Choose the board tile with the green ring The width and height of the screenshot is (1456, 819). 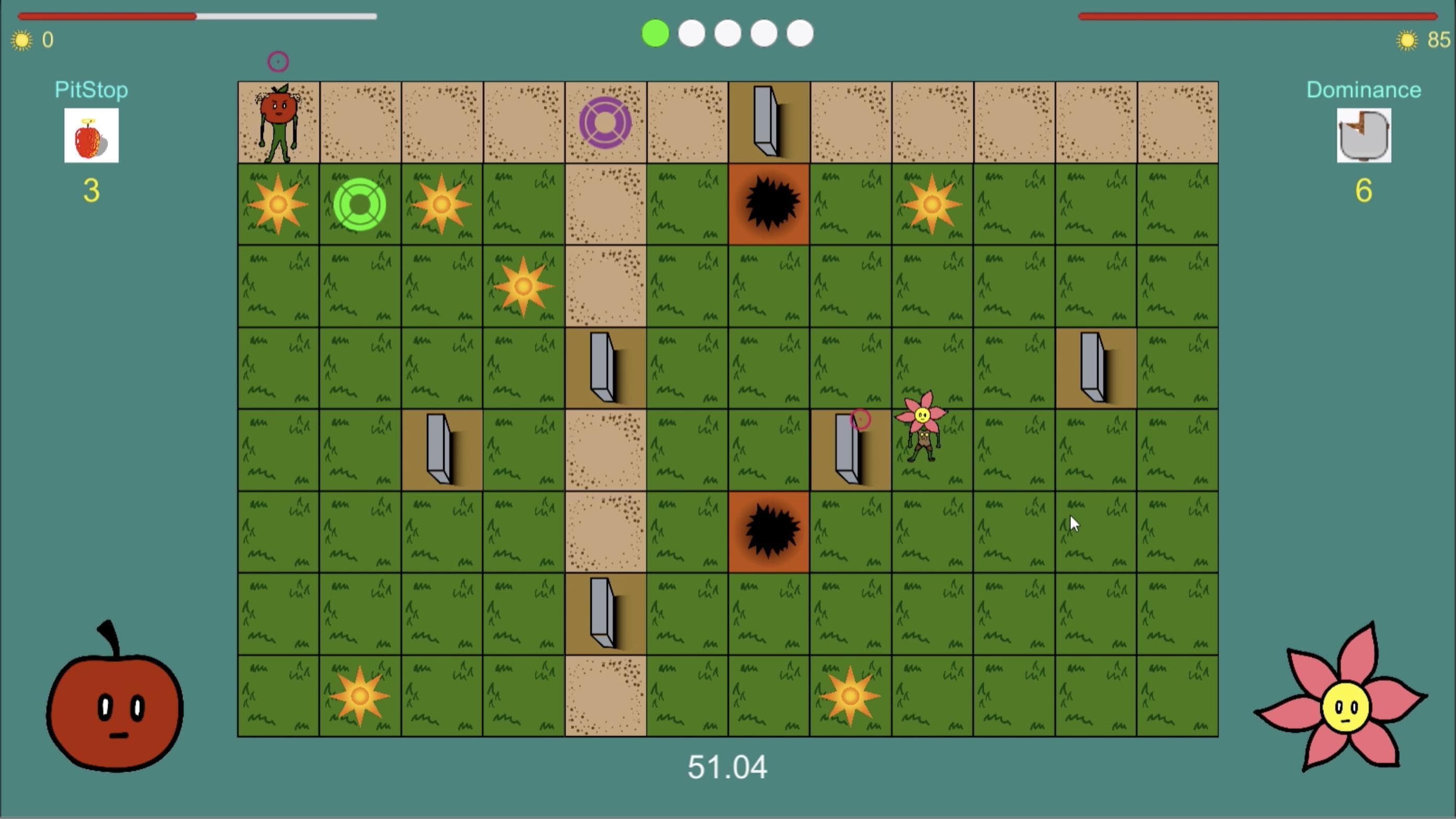coord(360,204)
